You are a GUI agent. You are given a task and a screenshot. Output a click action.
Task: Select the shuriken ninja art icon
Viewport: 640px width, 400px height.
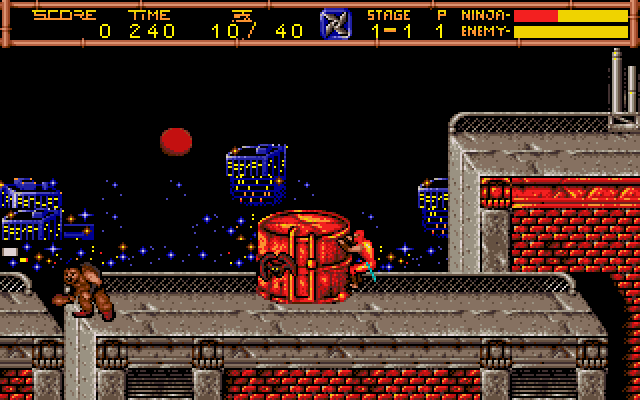pyautogui.click(x=335, y=23)
